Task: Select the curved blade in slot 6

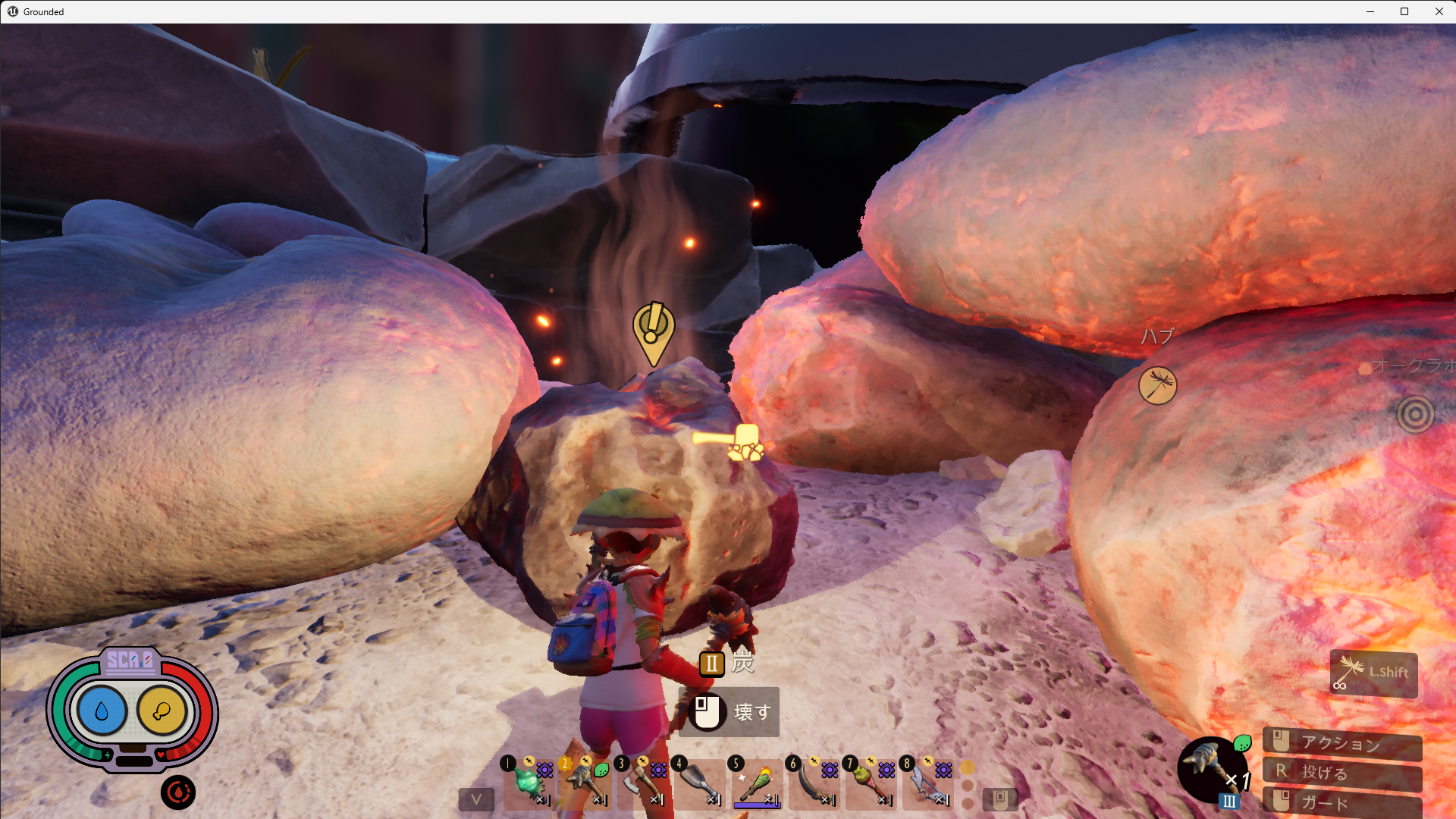Action: coord(812,783)
